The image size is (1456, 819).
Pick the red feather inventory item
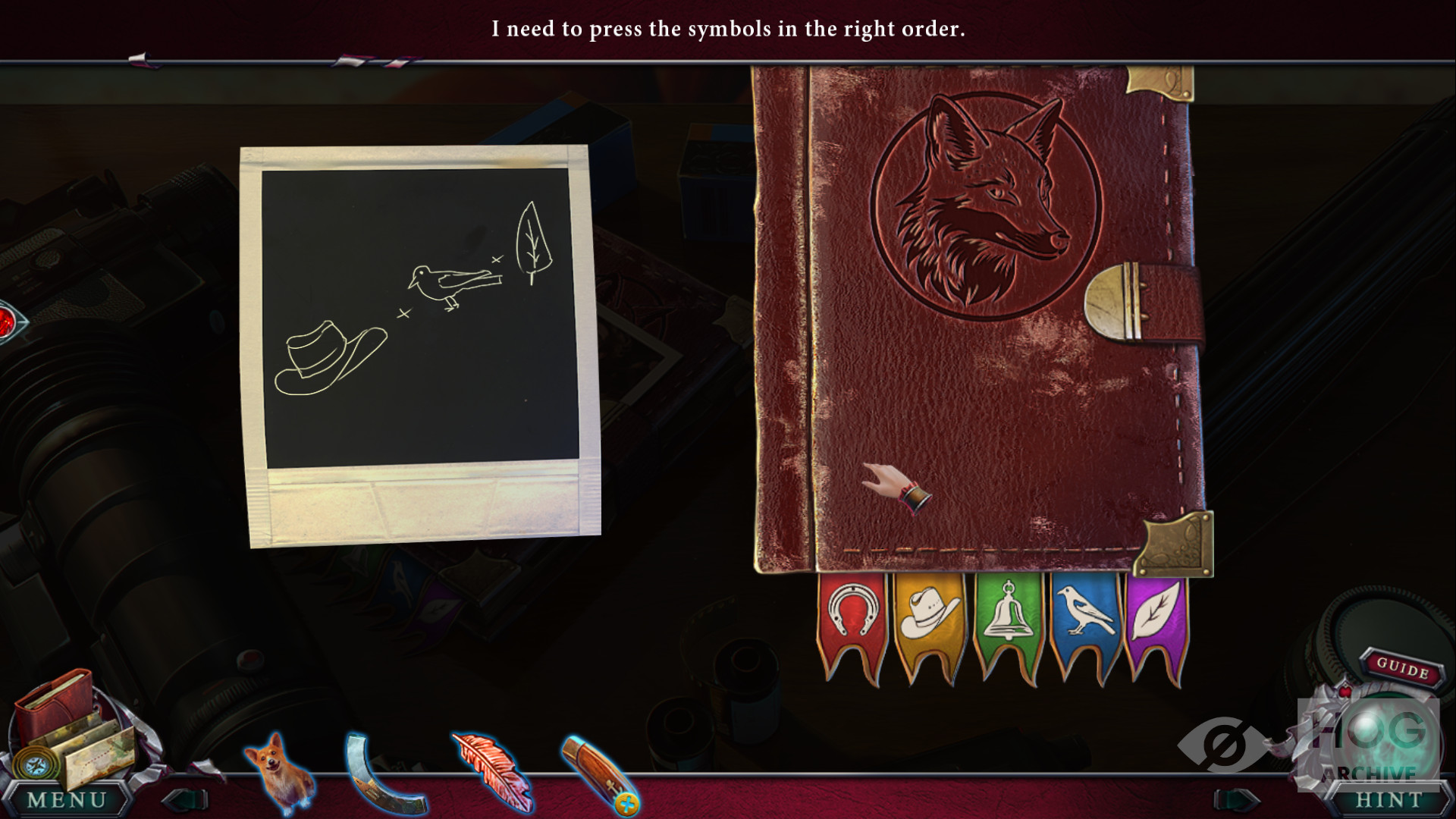490,770
